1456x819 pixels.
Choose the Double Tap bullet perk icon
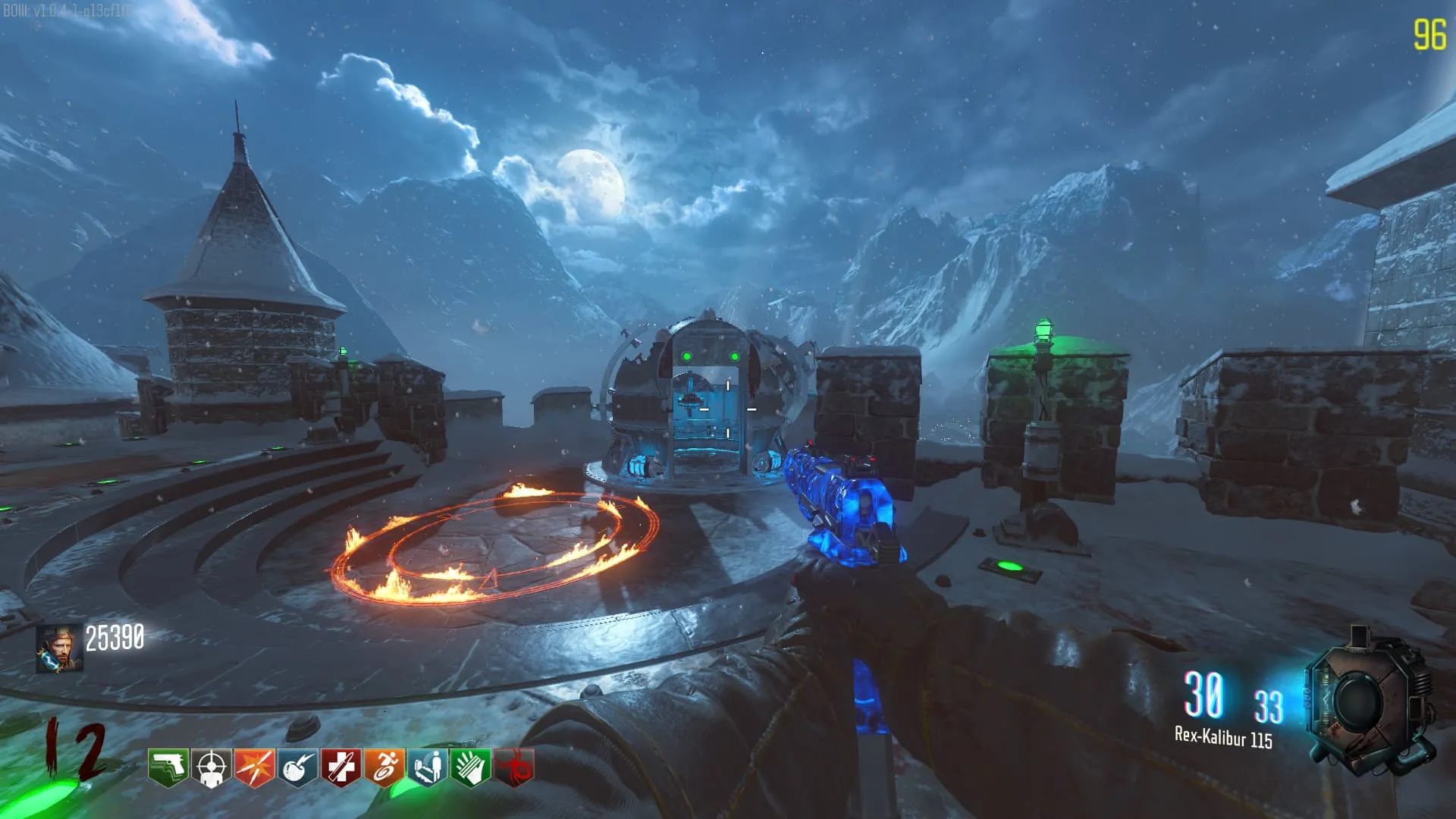point(254,767)
